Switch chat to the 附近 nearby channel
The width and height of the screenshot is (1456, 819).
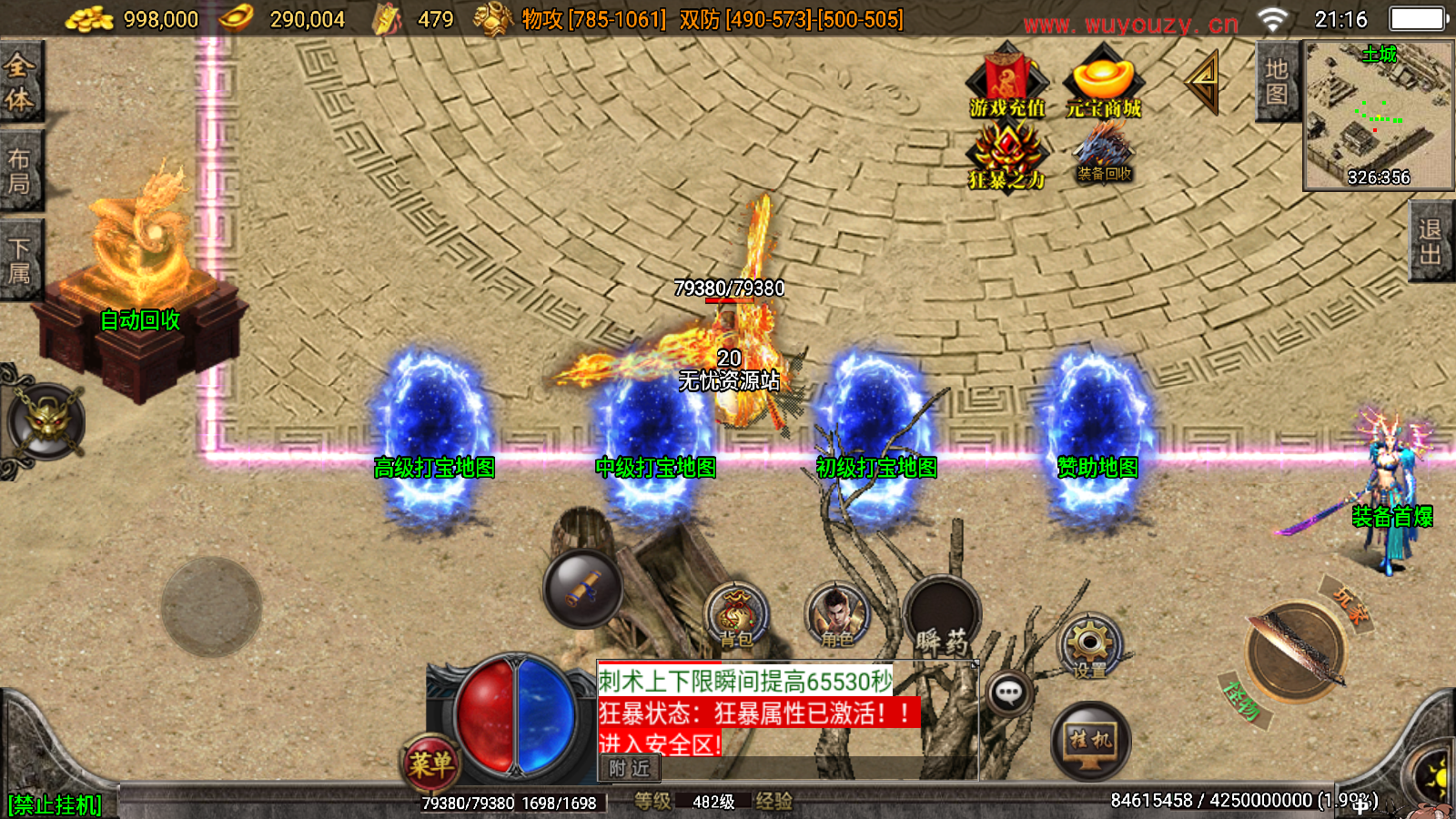click(629, 769)
